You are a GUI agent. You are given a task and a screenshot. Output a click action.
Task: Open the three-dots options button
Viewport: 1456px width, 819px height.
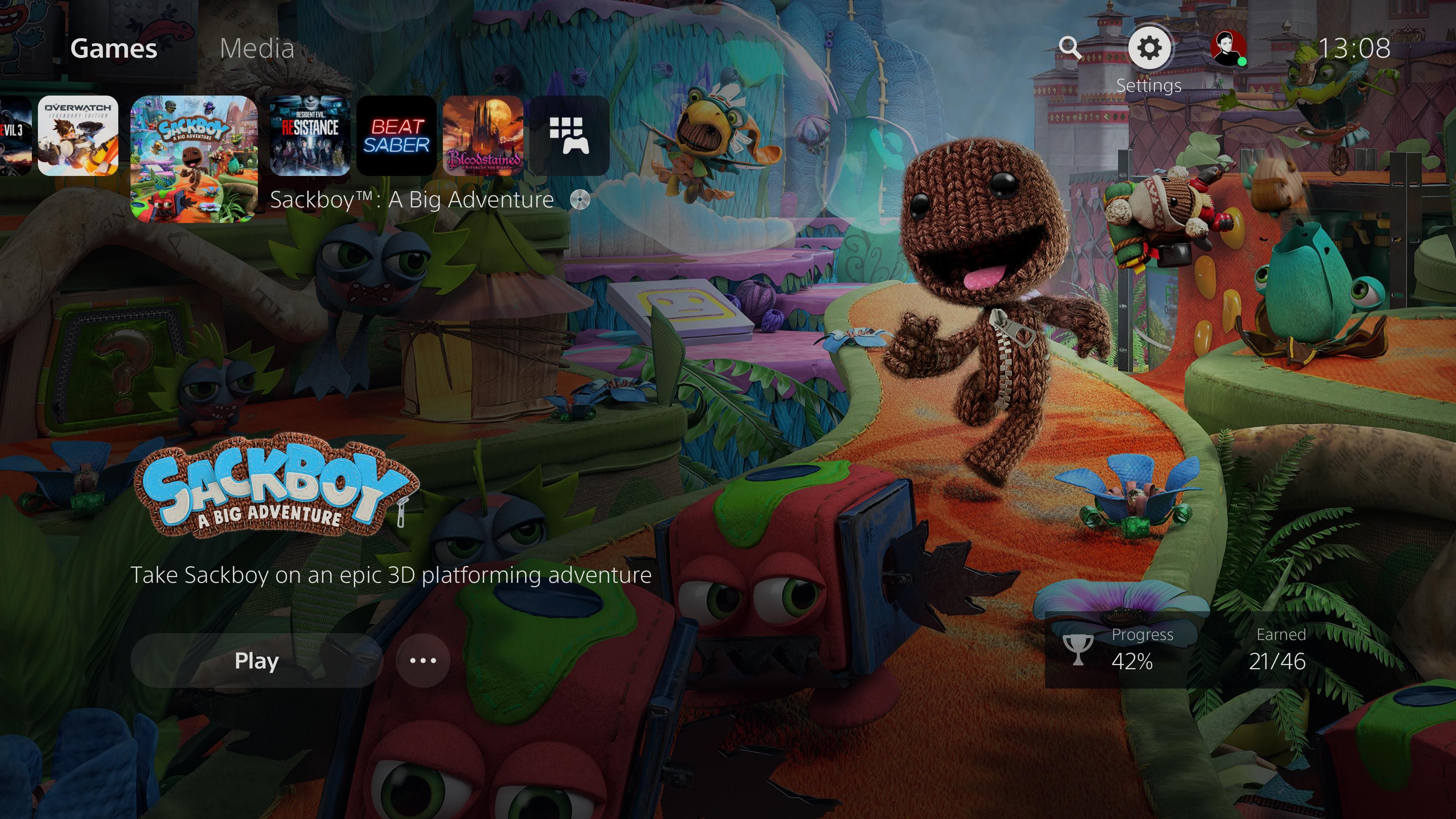coord(423,660)
